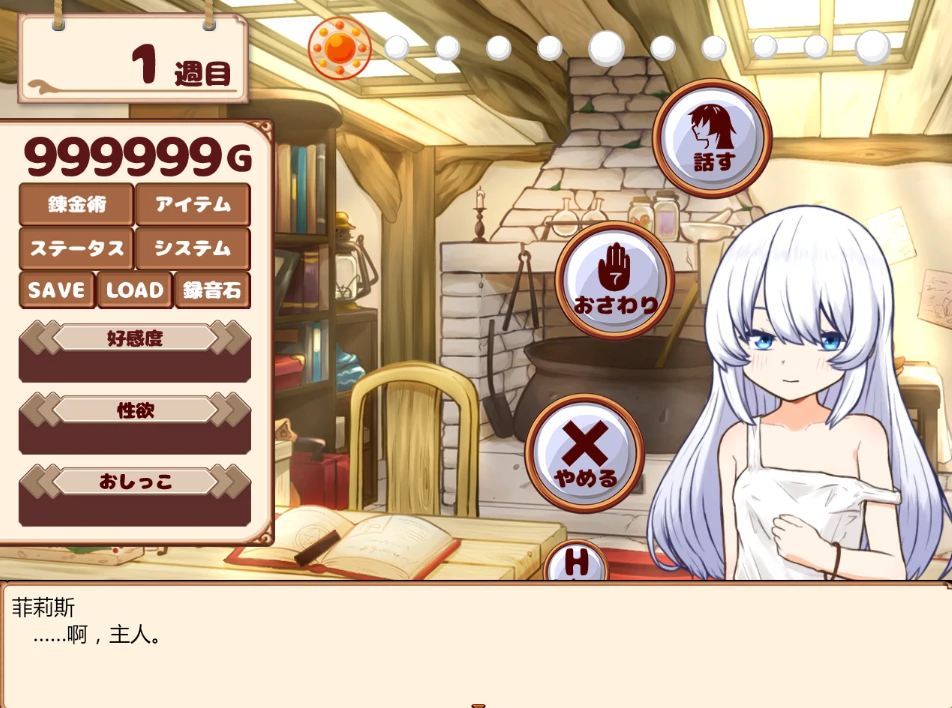Open the 録音石 recording stone
This screenshot has width=952, height=708.
click(x=212, y=290)
